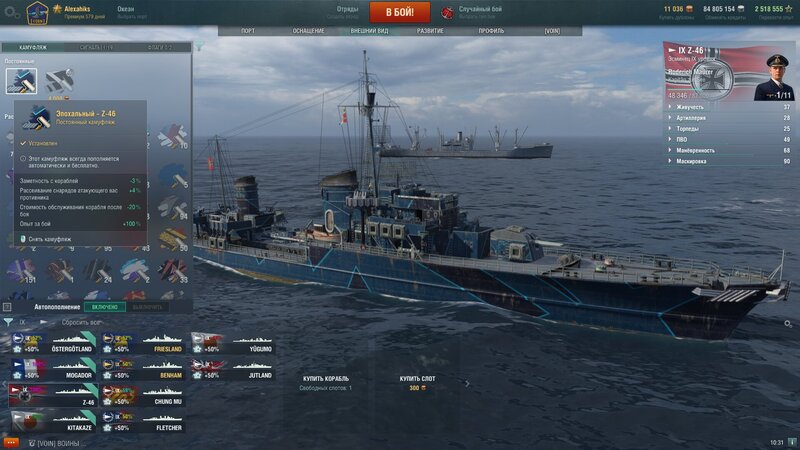Screen dimensions: 800x450
Task: Go to the Профиль tab
Action: point(491,31)
